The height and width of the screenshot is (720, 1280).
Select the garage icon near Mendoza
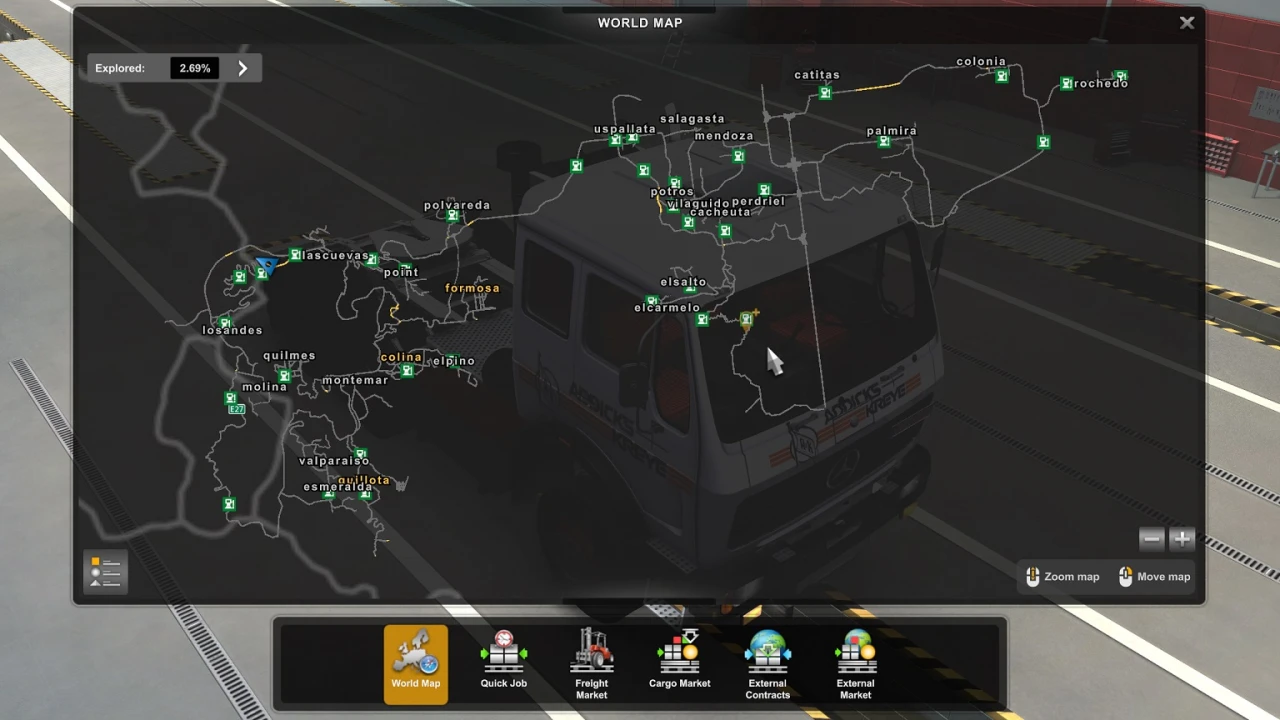pos(738,156)
